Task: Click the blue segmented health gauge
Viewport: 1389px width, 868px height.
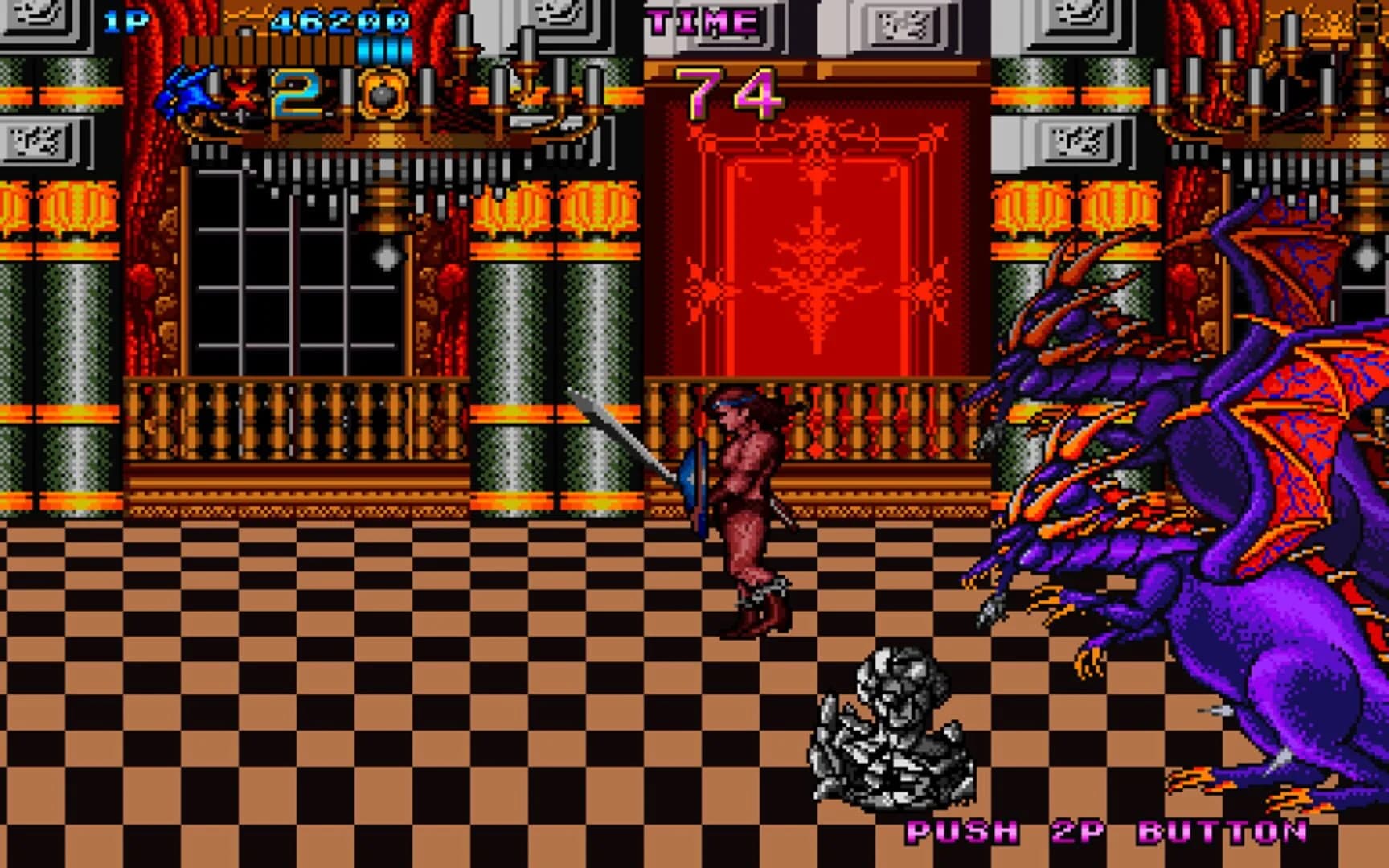Action: point(376,50)
